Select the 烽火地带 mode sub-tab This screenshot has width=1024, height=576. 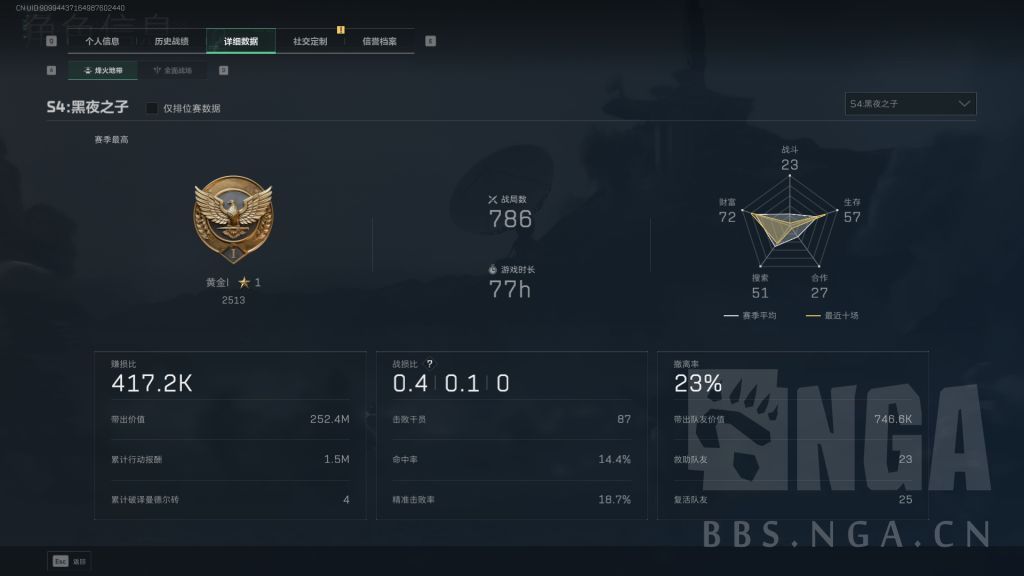[103, 71]
